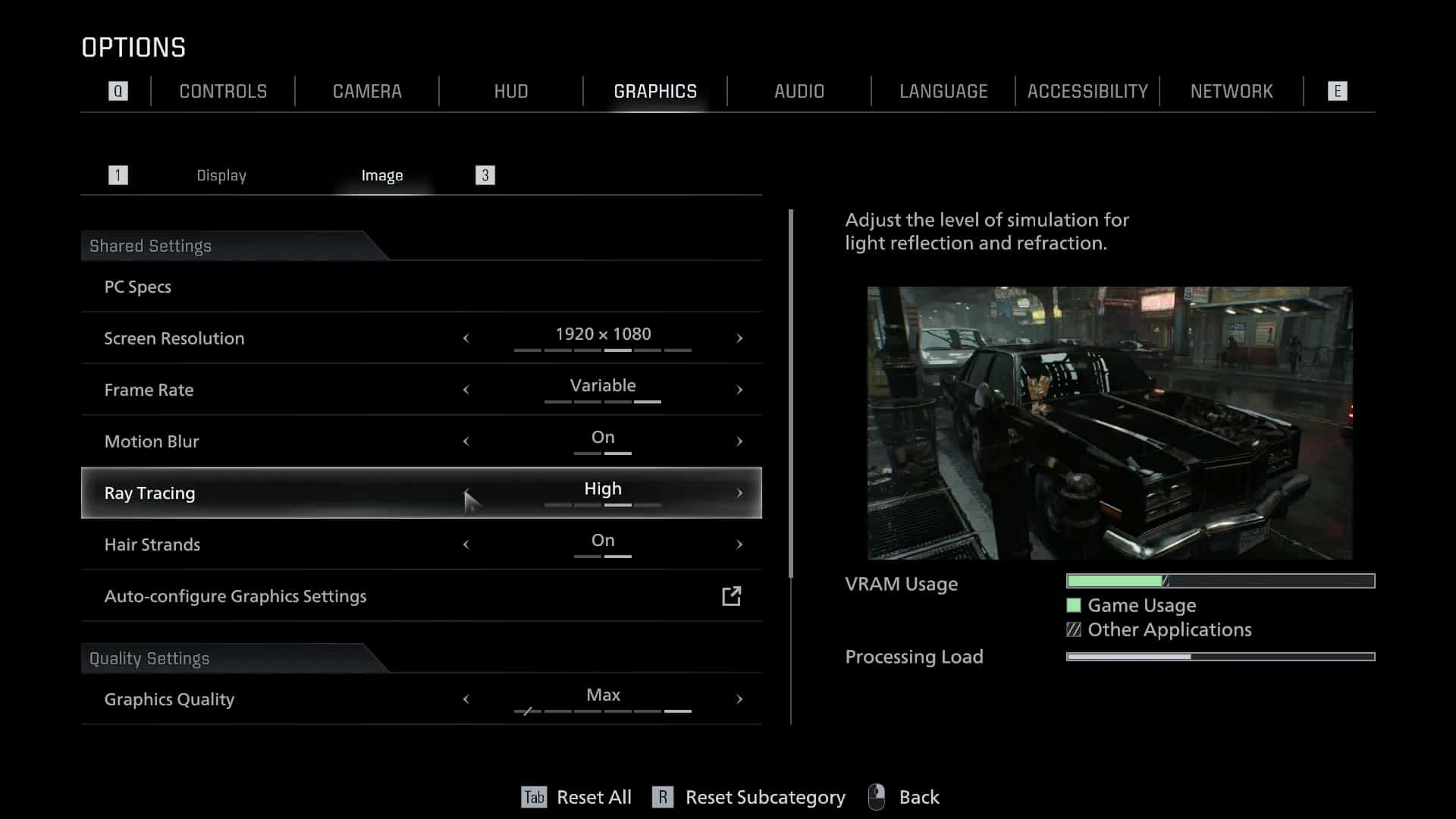
Task: Open the Camera options tab
Action: coord(367,92)
